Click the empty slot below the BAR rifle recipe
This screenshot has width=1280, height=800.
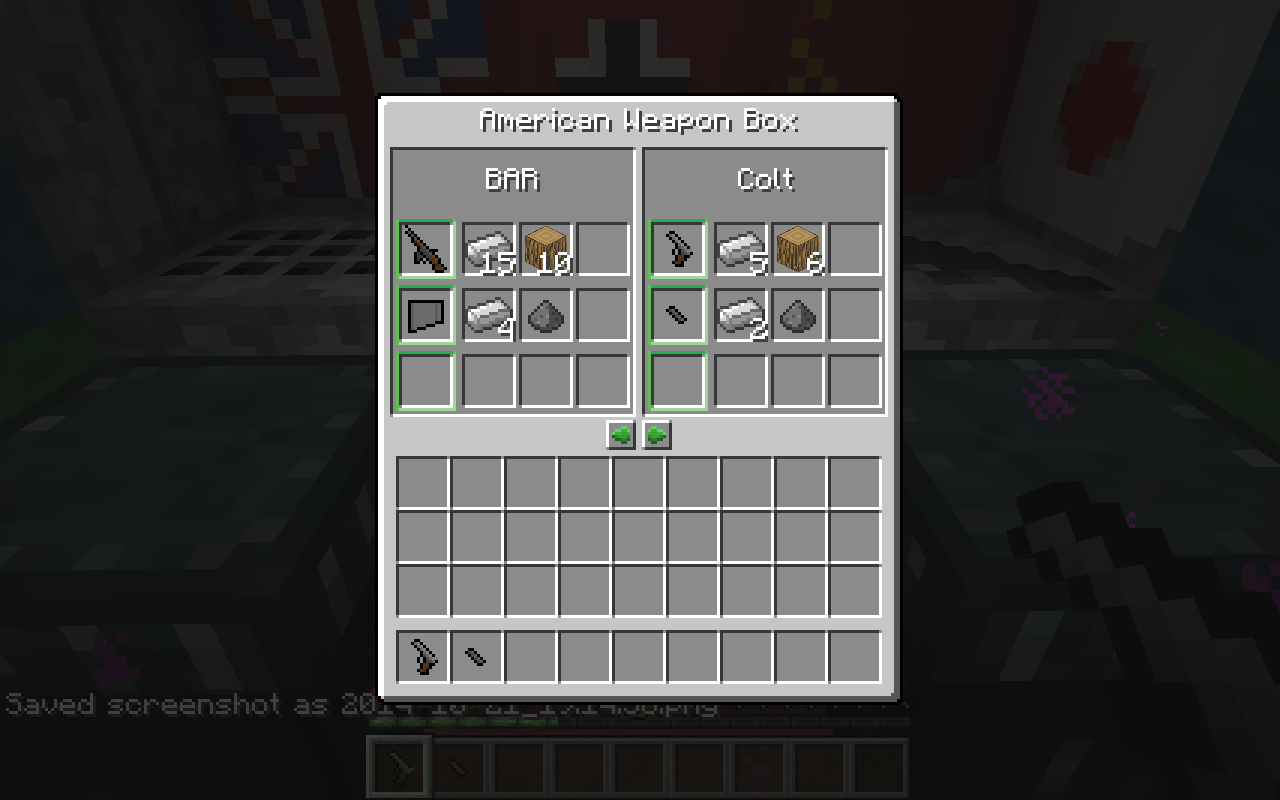coord(424,382)
